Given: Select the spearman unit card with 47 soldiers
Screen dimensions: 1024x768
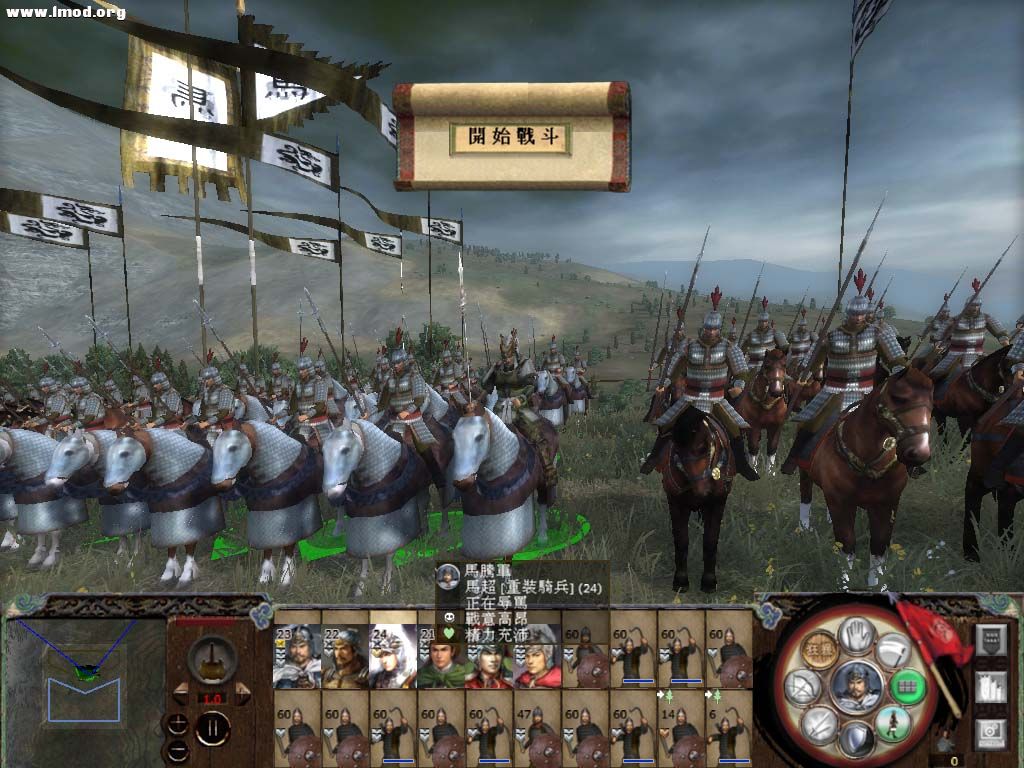Looking at the screenshot, I should click(537, 727).
